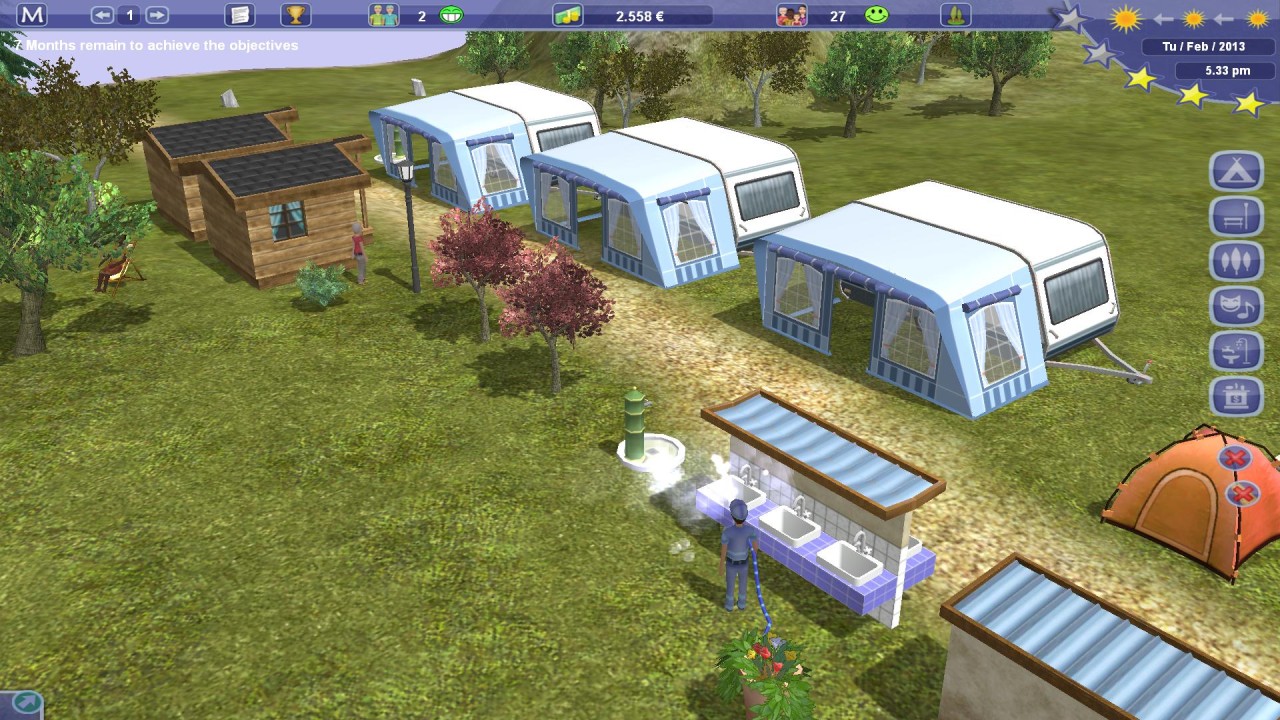Click the green smiley satisfaction icon

[x=877, y=15]
